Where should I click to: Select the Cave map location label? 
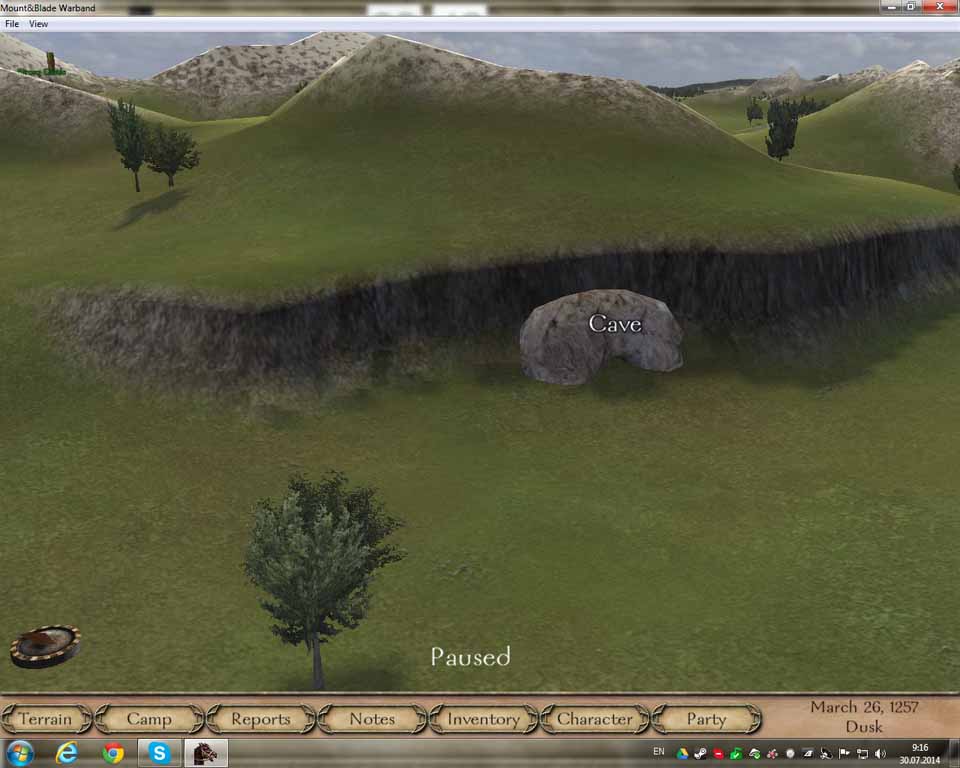point(614,323)
